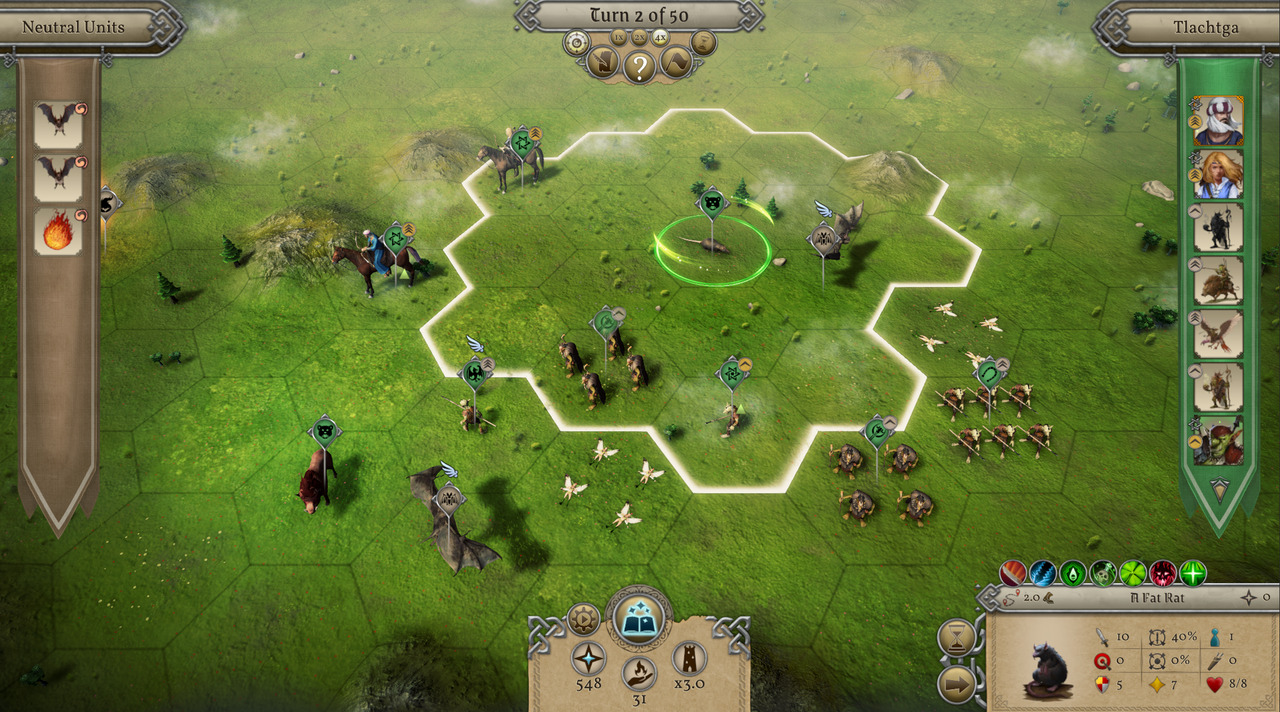This screenshot has height=712, width=1280.
Task: Select the boar rider unit portrait
Action: click(x=1218, y=281)
